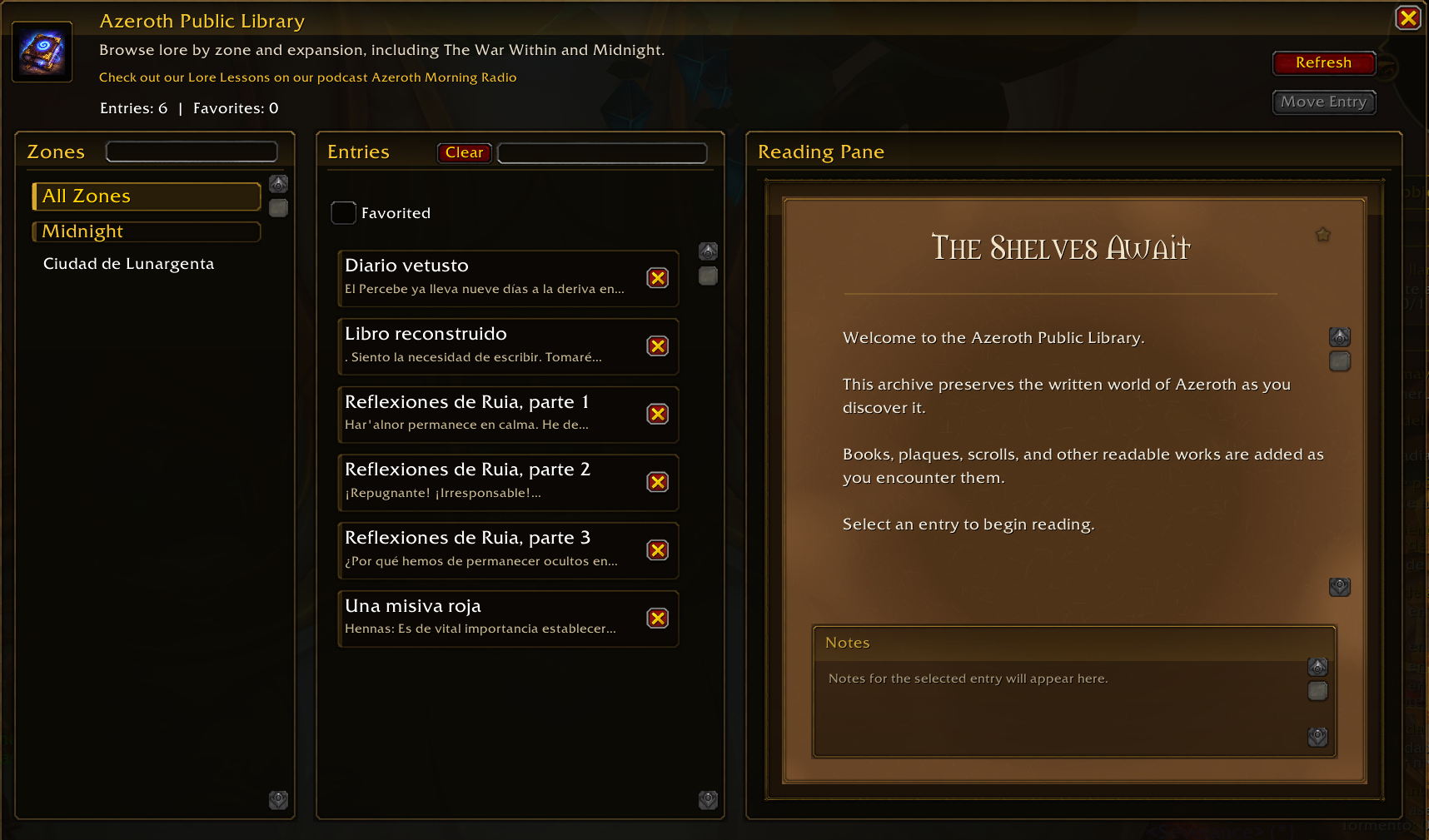Clear the entries search filter
1429x840 pixels.
464,152
